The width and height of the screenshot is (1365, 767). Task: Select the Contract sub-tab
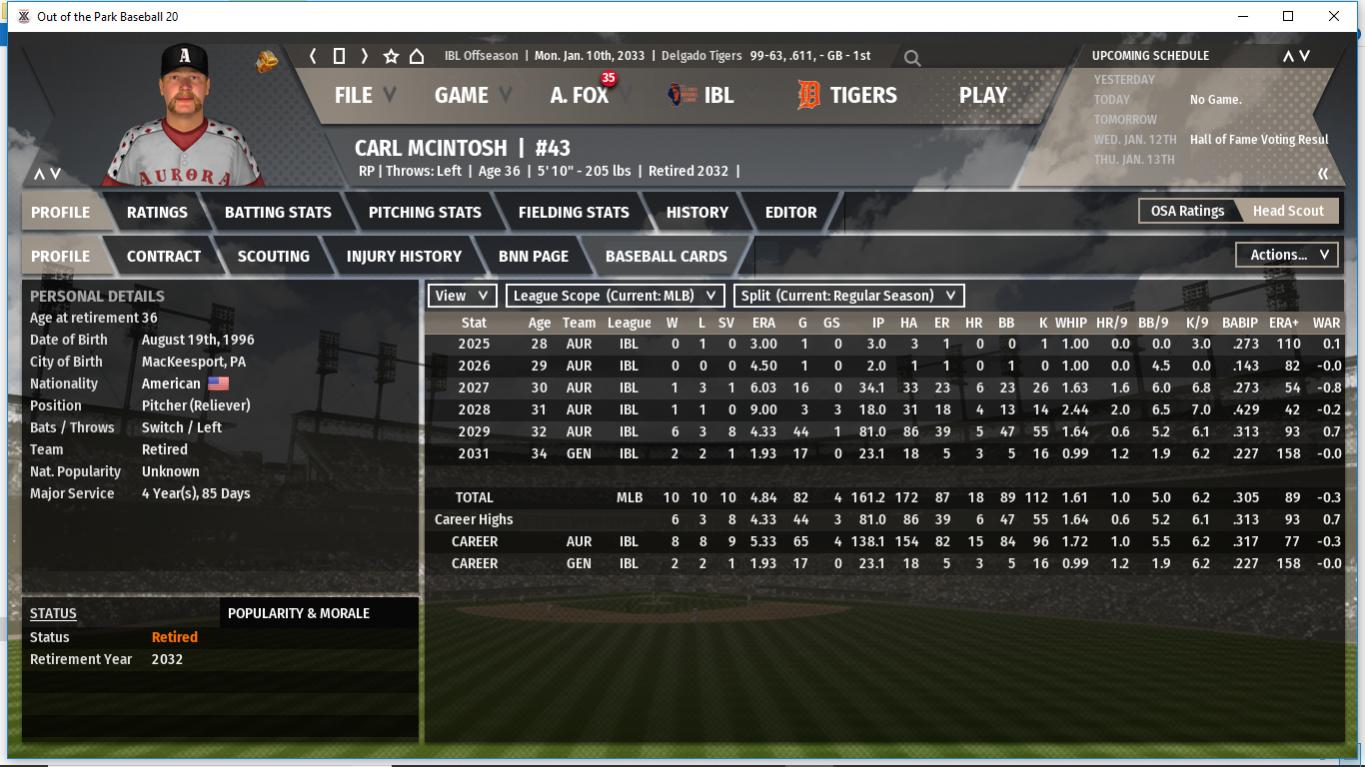[164, 256]
